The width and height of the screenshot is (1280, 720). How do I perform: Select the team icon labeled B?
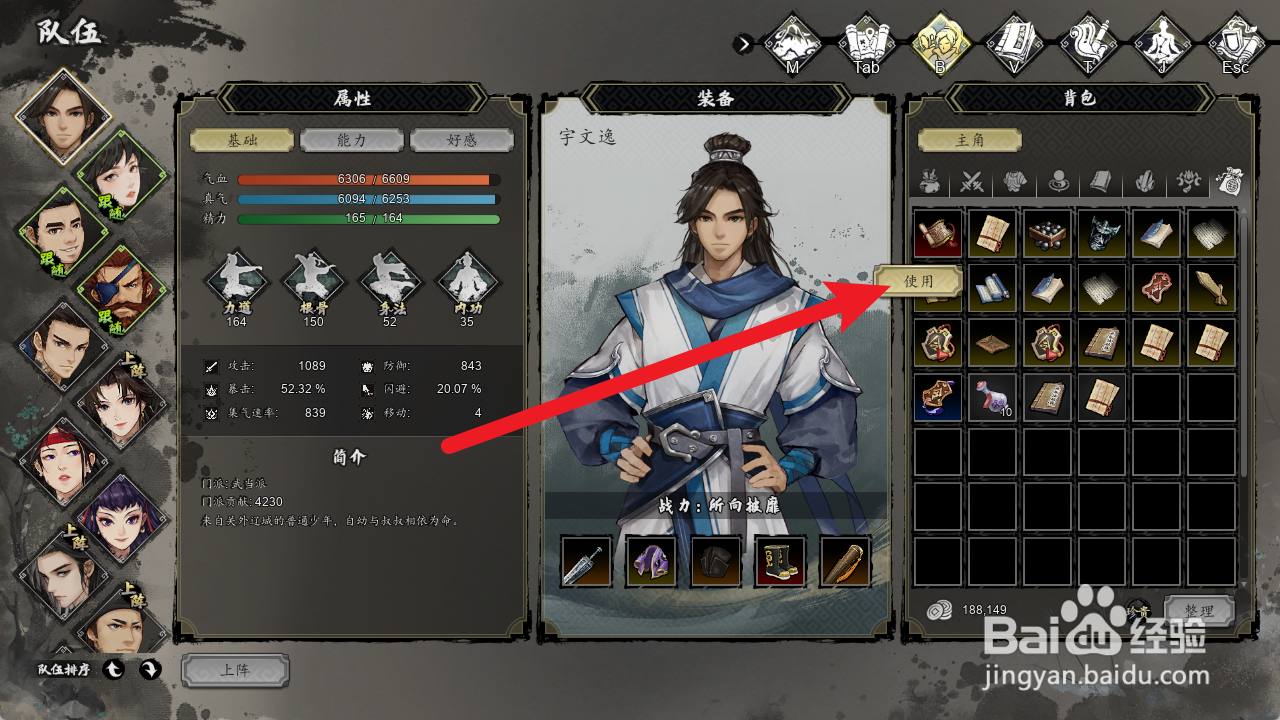coord(940,45)
